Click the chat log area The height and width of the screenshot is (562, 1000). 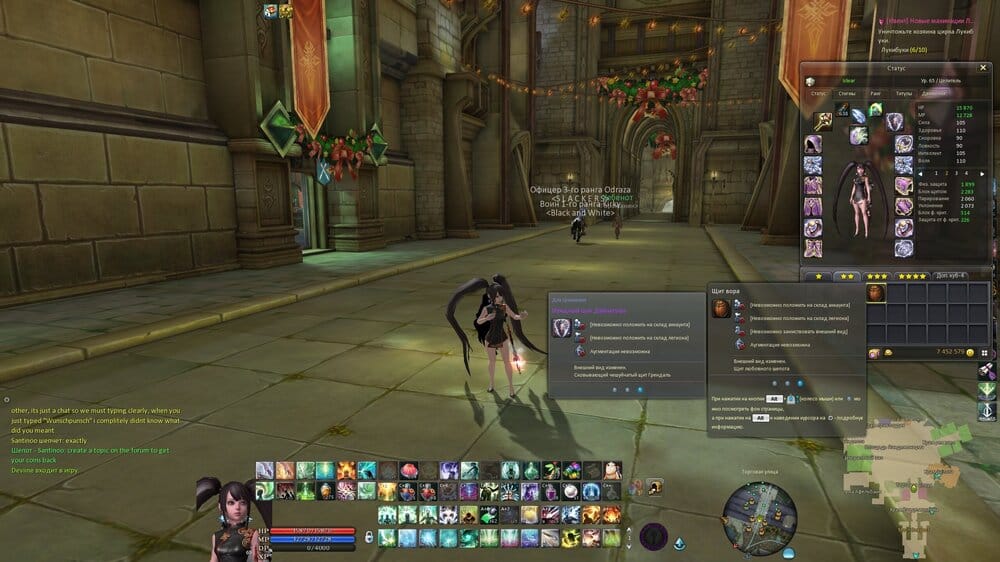tap(95, 428)
